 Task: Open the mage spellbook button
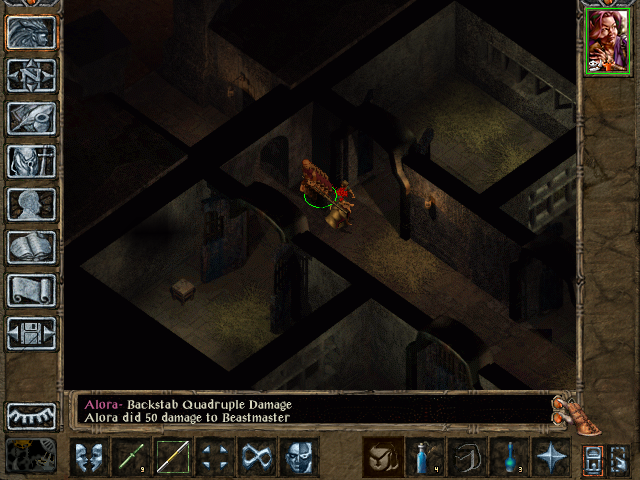[32, 247]
